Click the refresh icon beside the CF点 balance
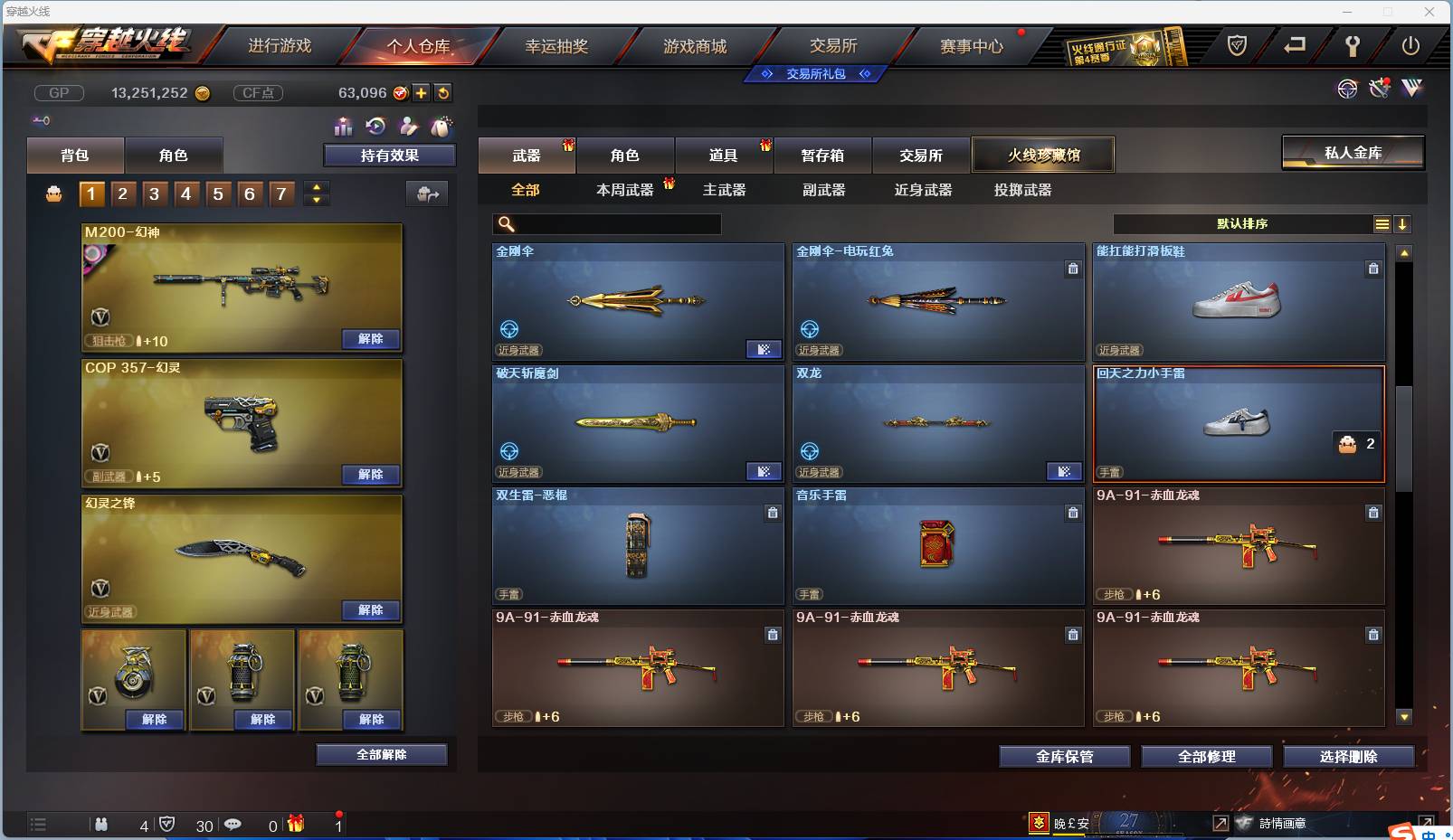Screen dimensions: 1453x840 (442, 92)
